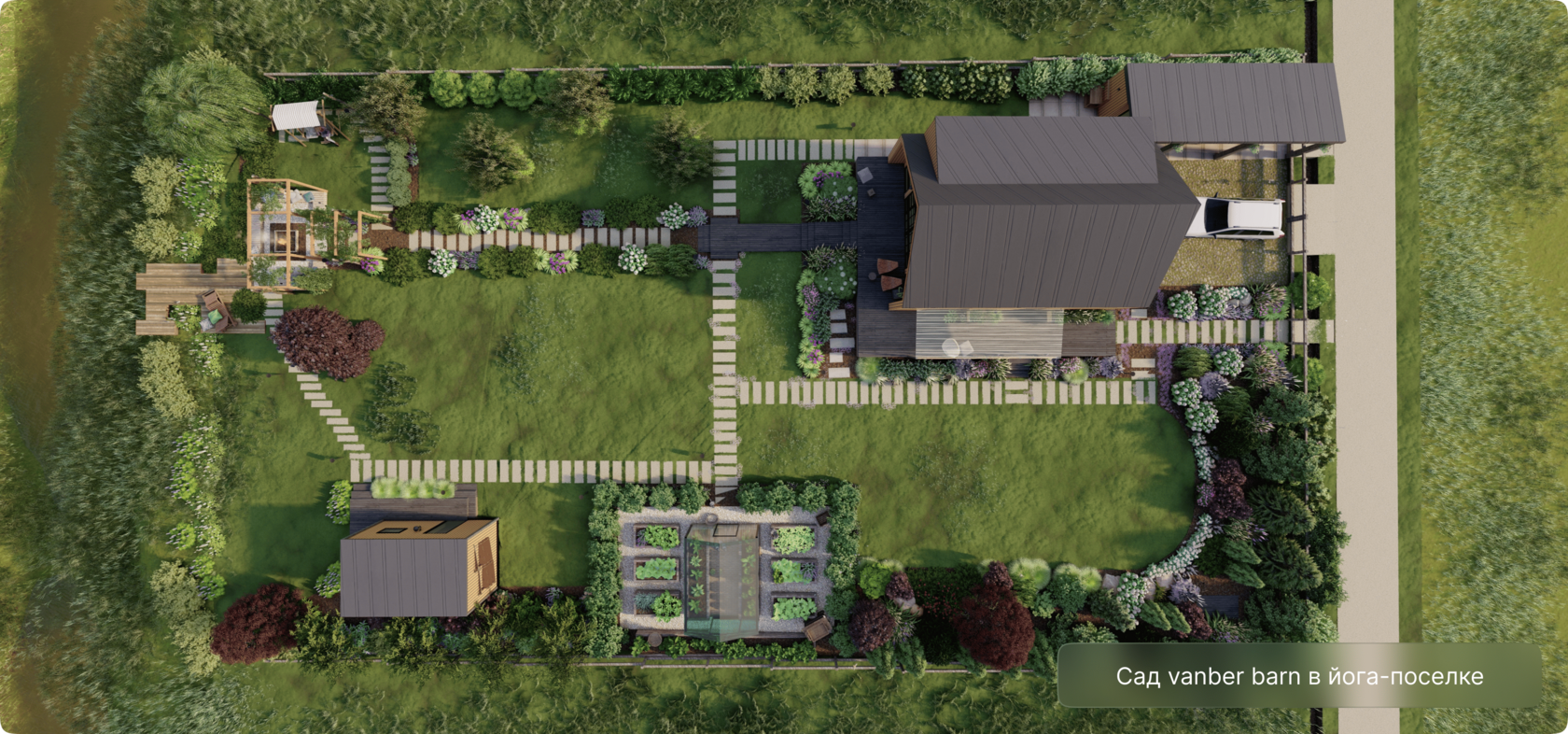Click the "Сад vanber barn в йога-поселке" caption label

(x=1299, y=676)
